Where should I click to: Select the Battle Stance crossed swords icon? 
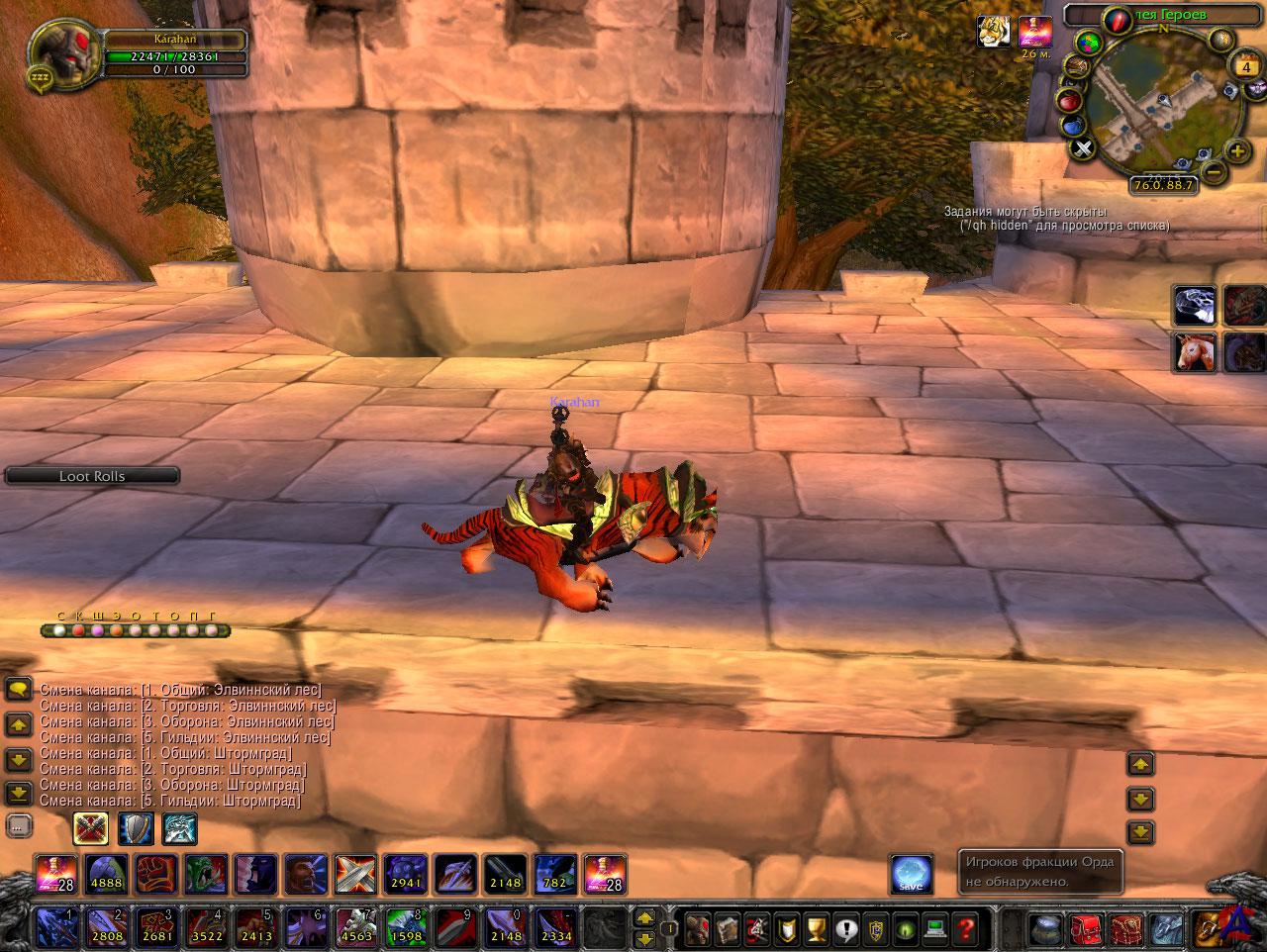click(90, 828)
